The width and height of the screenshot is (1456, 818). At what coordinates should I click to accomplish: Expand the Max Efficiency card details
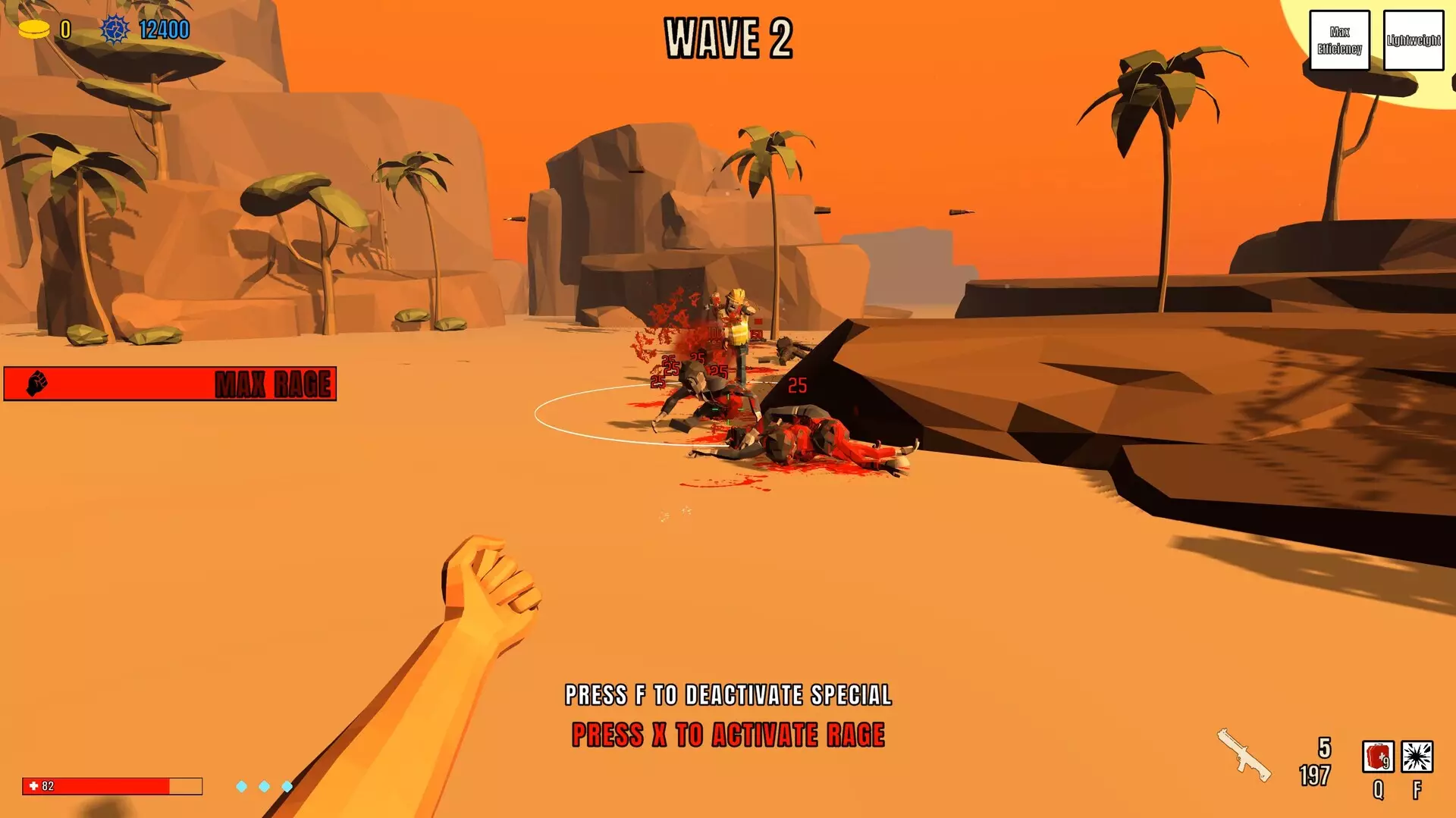point(1340,40)
